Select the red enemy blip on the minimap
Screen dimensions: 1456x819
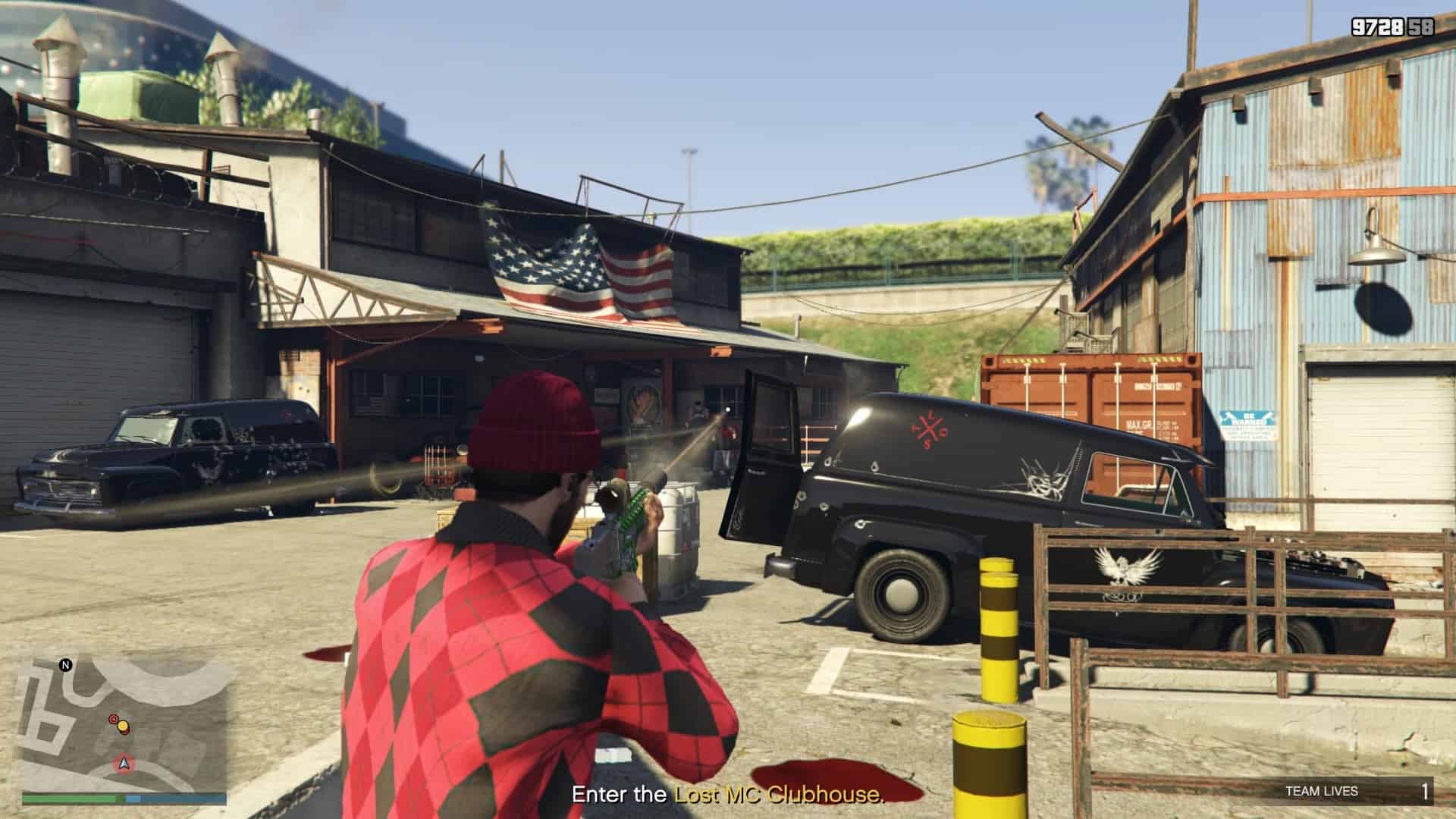[114, 719]
